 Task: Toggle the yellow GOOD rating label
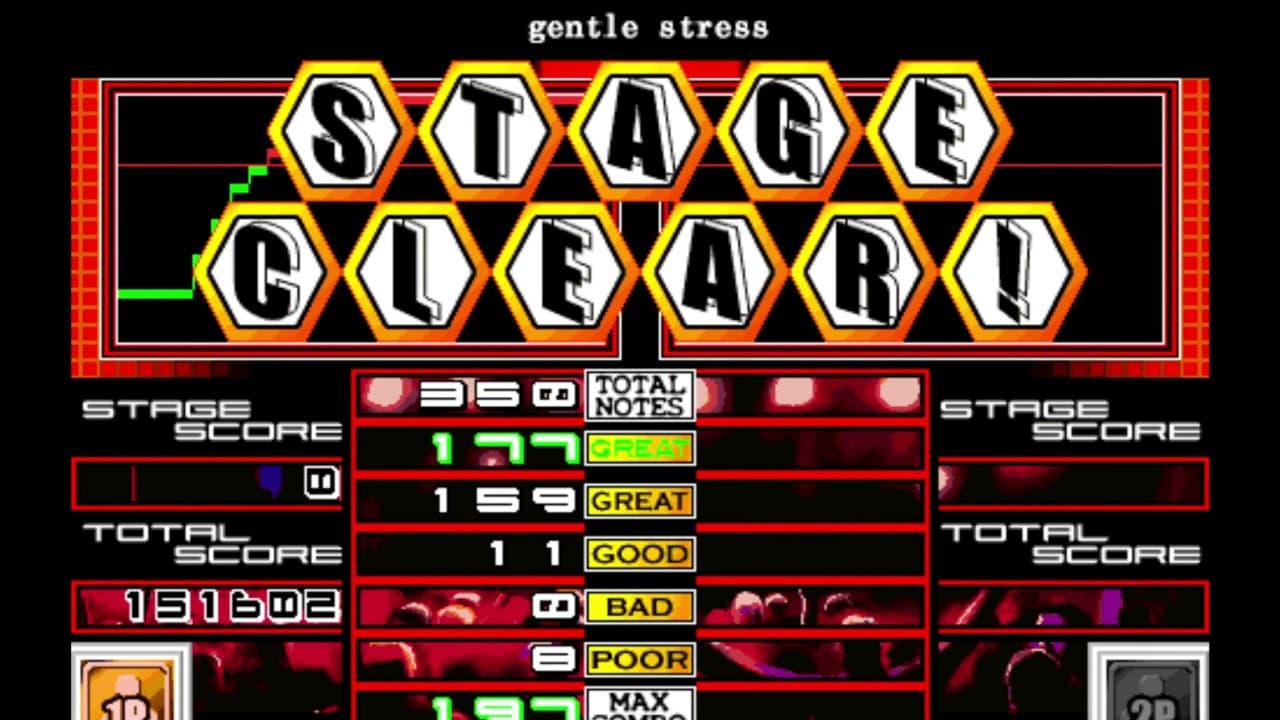pos(639,553)
